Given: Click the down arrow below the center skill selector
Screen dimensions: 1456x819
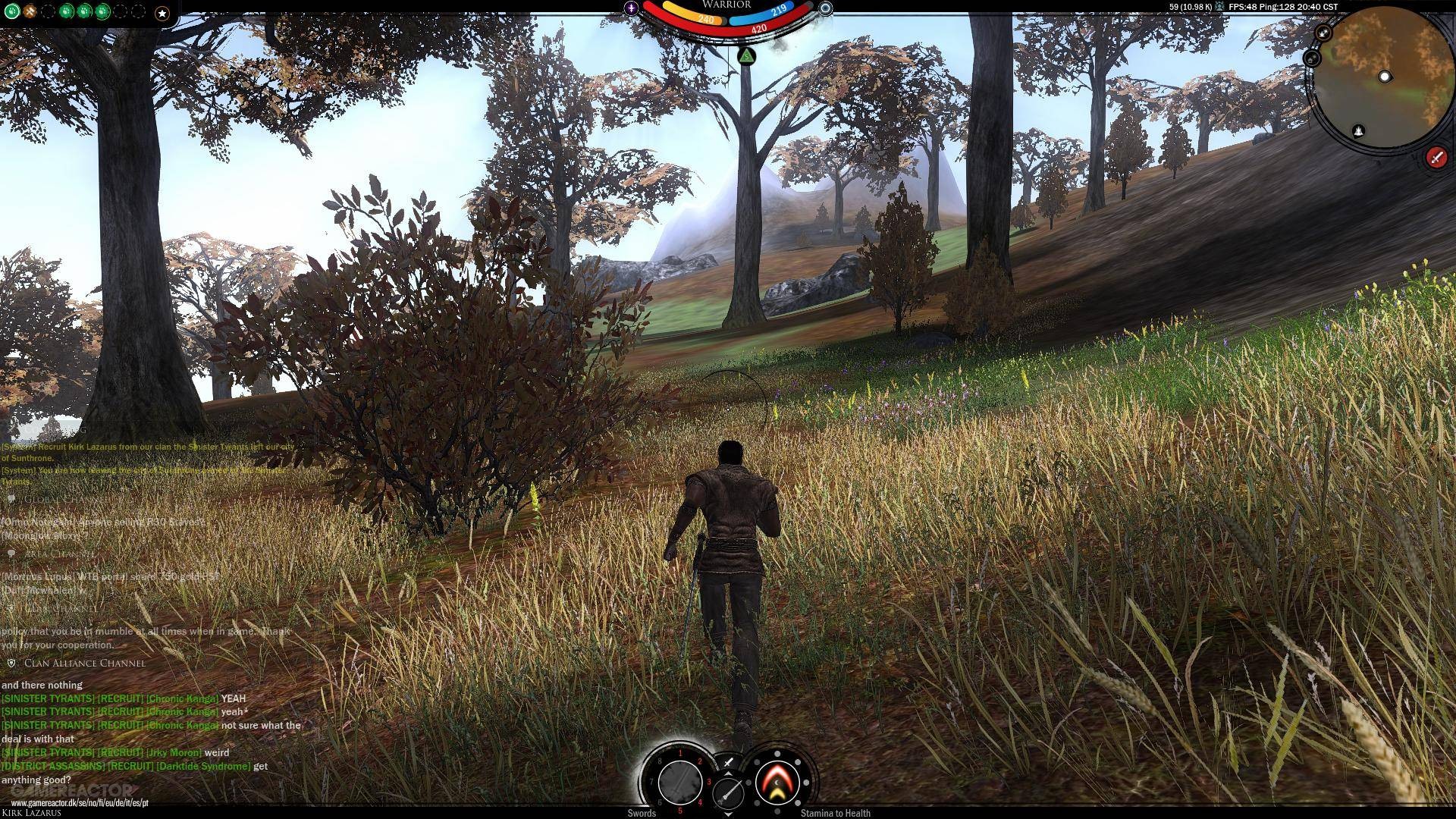Looking at the screenshot, I should coord(729,815).
